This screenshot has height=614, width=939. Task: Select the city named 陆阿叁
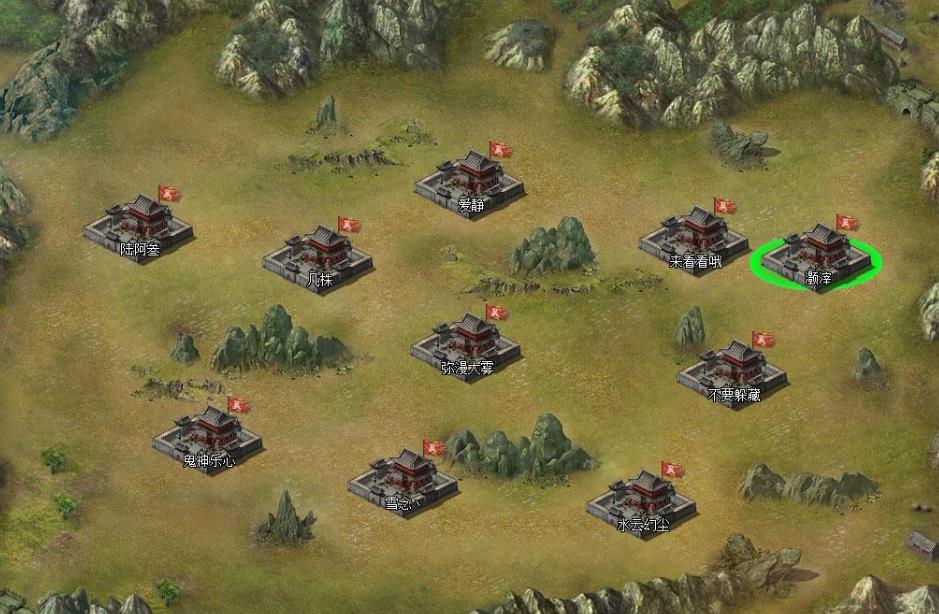139,224
